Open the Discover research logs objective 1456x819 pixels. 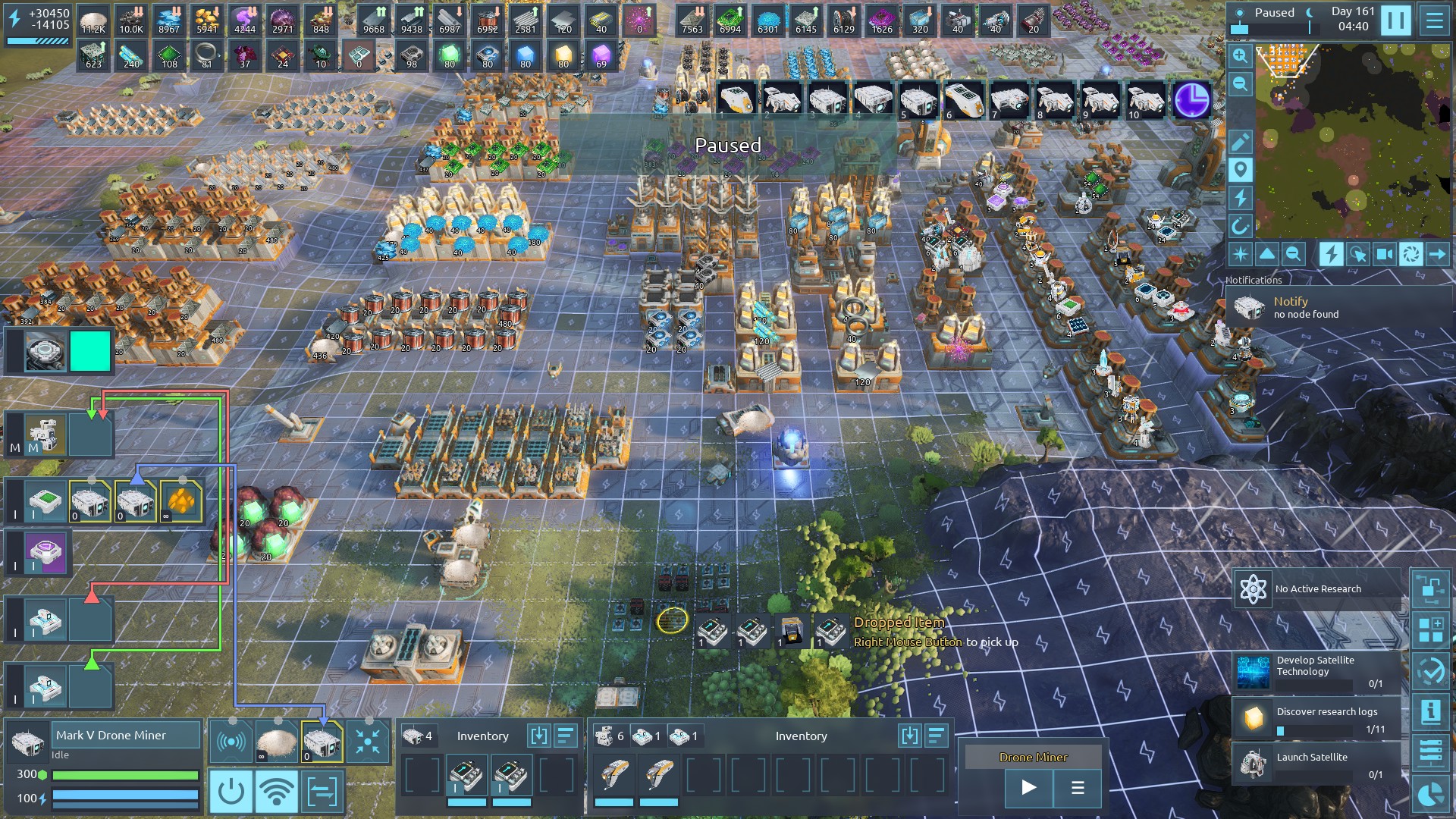(x=1318, y=718)
